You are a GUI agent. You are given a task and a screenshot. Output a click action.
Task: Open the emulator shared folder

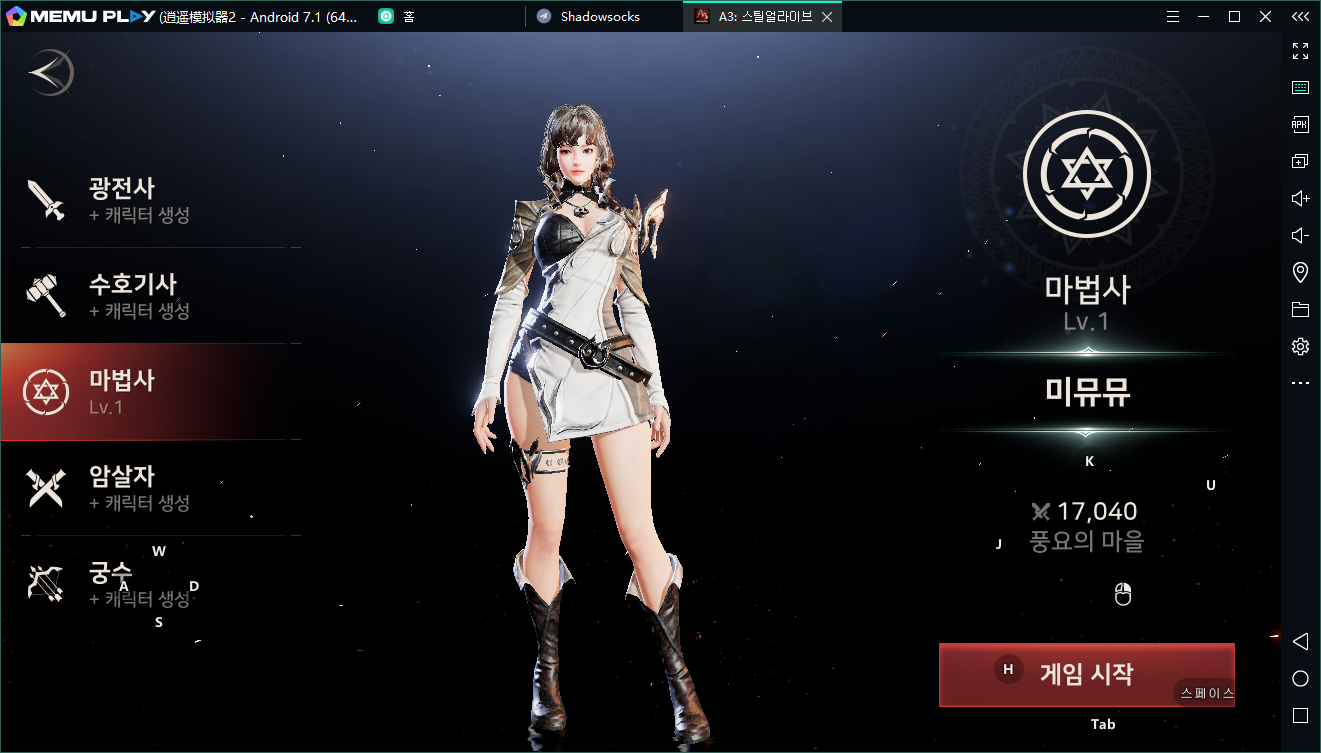point(1300,309)
